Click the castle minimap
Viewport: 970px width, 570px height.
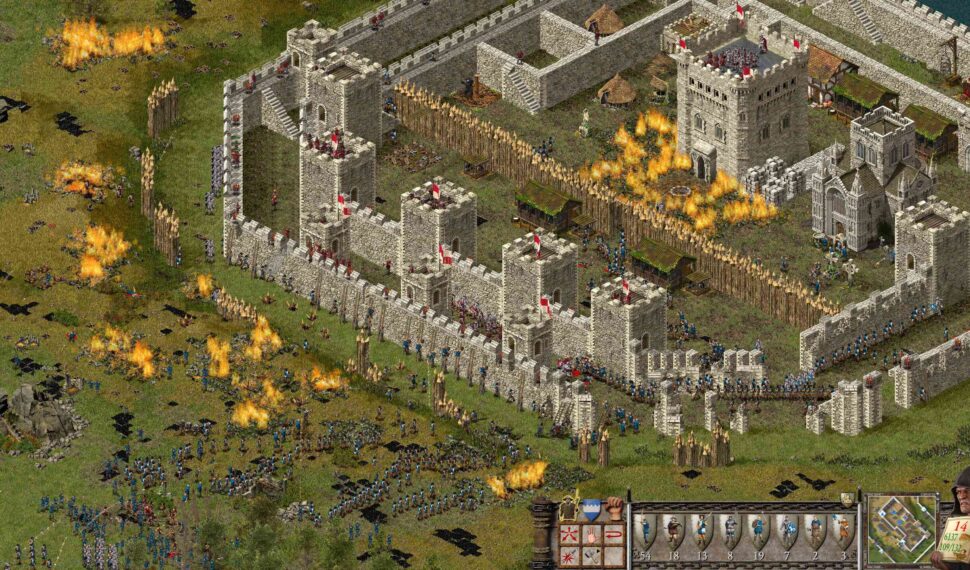click(900, 530)
